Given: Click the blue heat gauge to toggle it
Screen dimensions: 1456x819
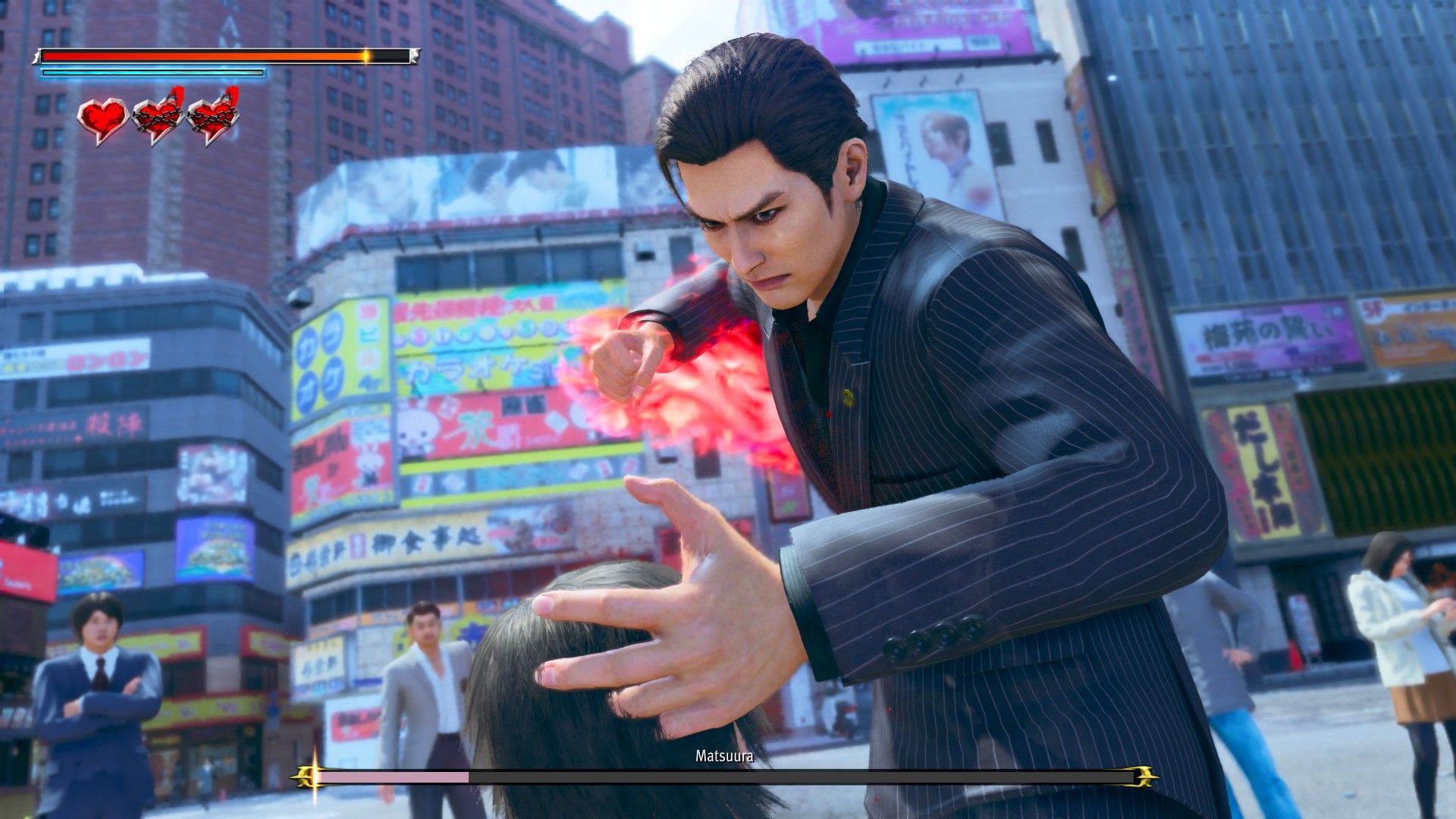Looking at the screenshot, I should [152, 74].
